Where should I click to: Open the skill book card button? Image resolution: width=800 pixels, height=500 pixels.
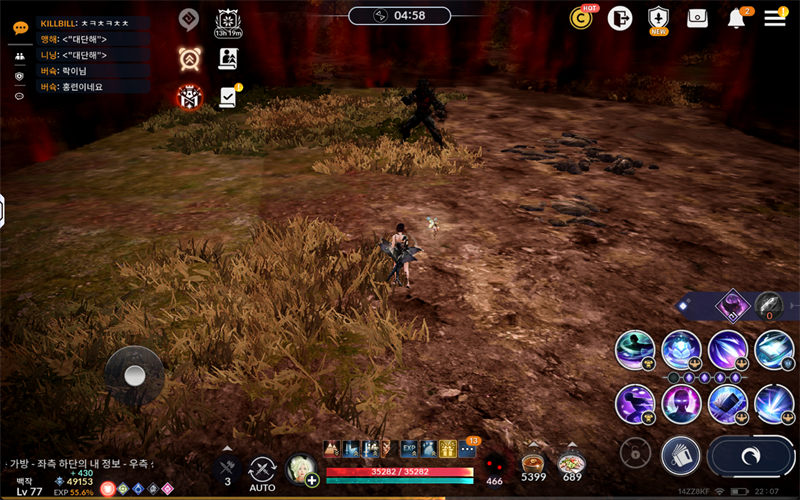click(680, 455)
